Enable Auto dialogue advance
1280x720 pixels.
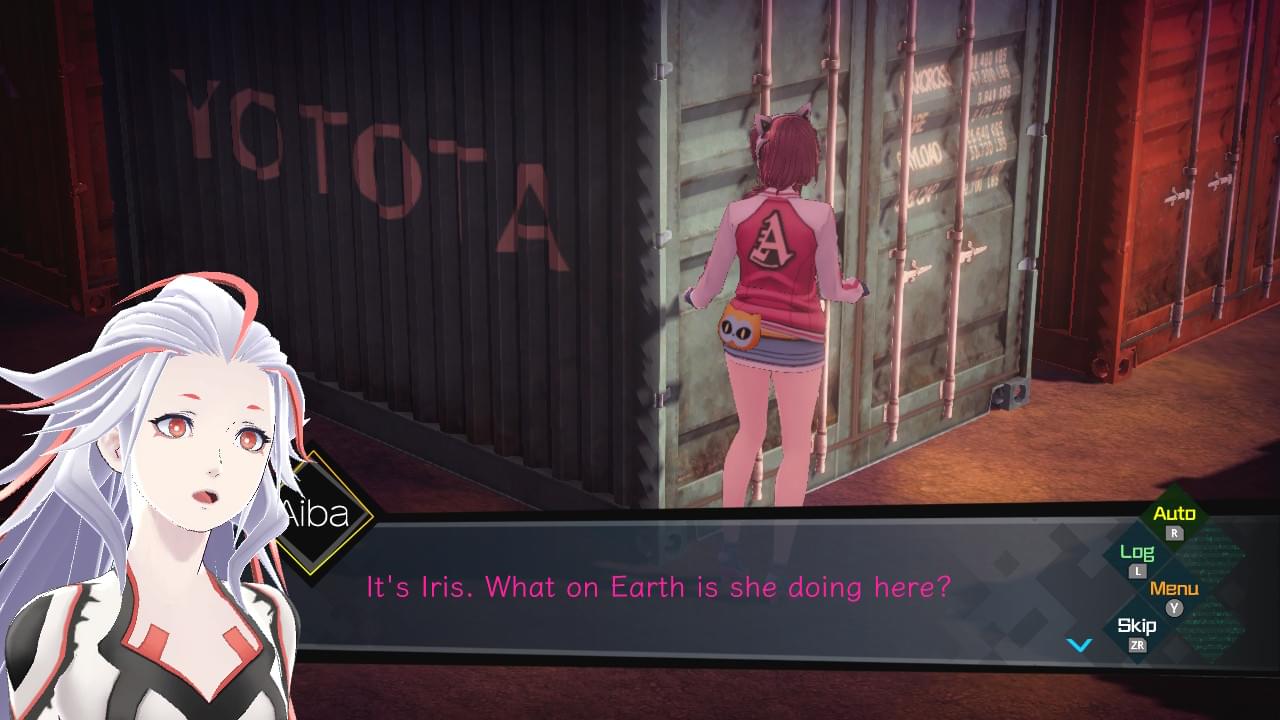point(1174,515)
